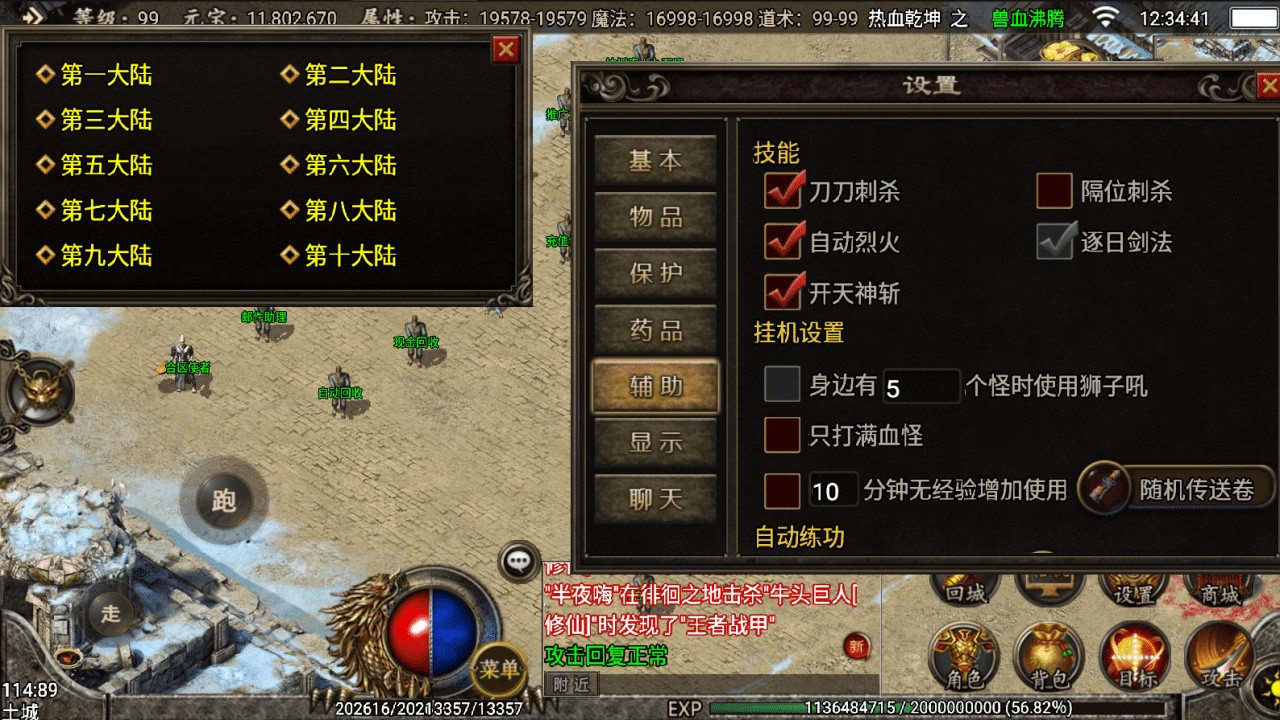Close the continent list panel

click(x=507, y=49)
